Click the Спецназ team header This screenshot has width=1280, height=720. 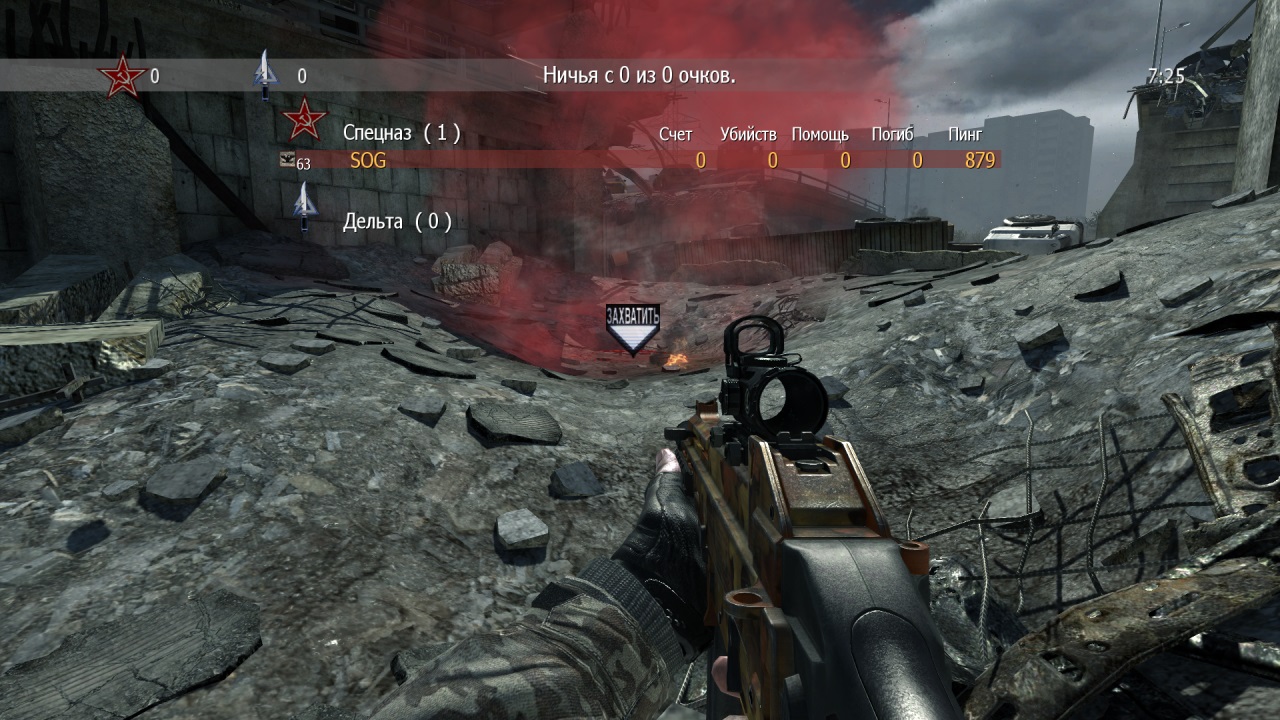[x=401, y=132]
